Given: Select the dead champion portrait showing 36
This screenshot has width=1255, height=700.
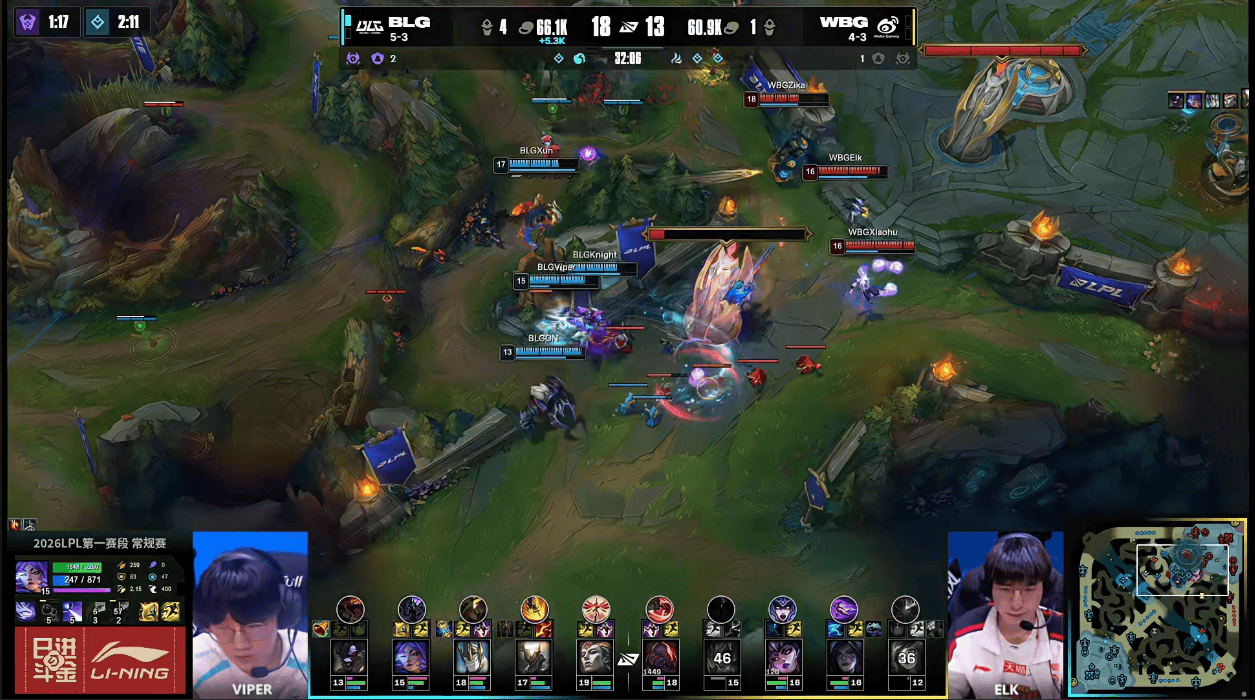Looking at the screenshot, I should click(x=906, y=657).
